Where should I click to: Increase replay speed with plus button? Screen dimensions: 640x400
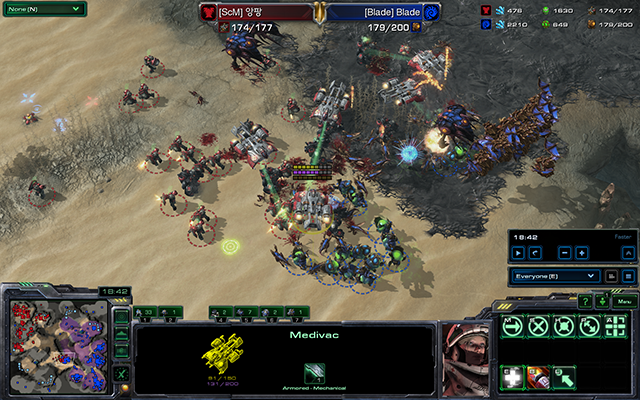point(583,253)
